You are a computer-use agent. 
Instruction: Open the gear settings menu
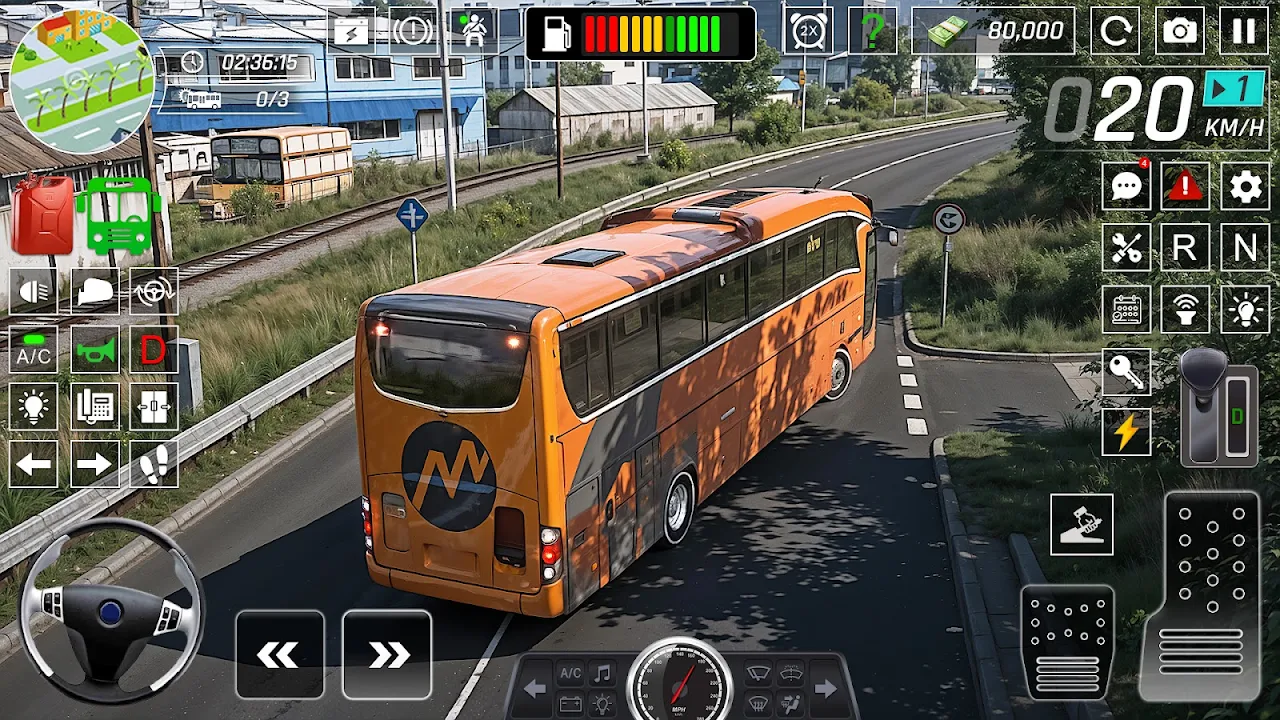coord(1244,187)
